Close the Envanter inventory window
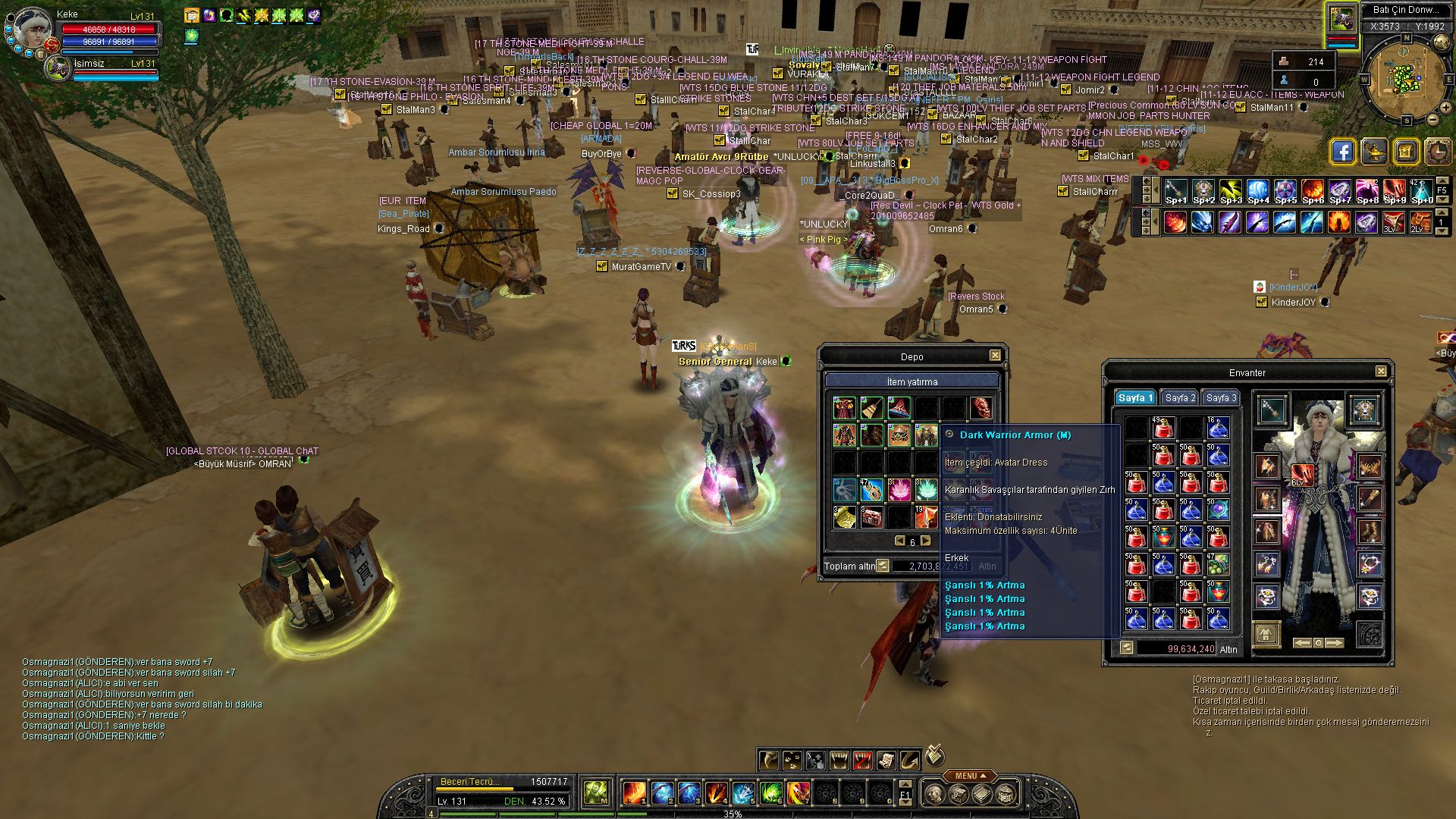Viewport: 1456px width, 819px height. (1381, 372)
